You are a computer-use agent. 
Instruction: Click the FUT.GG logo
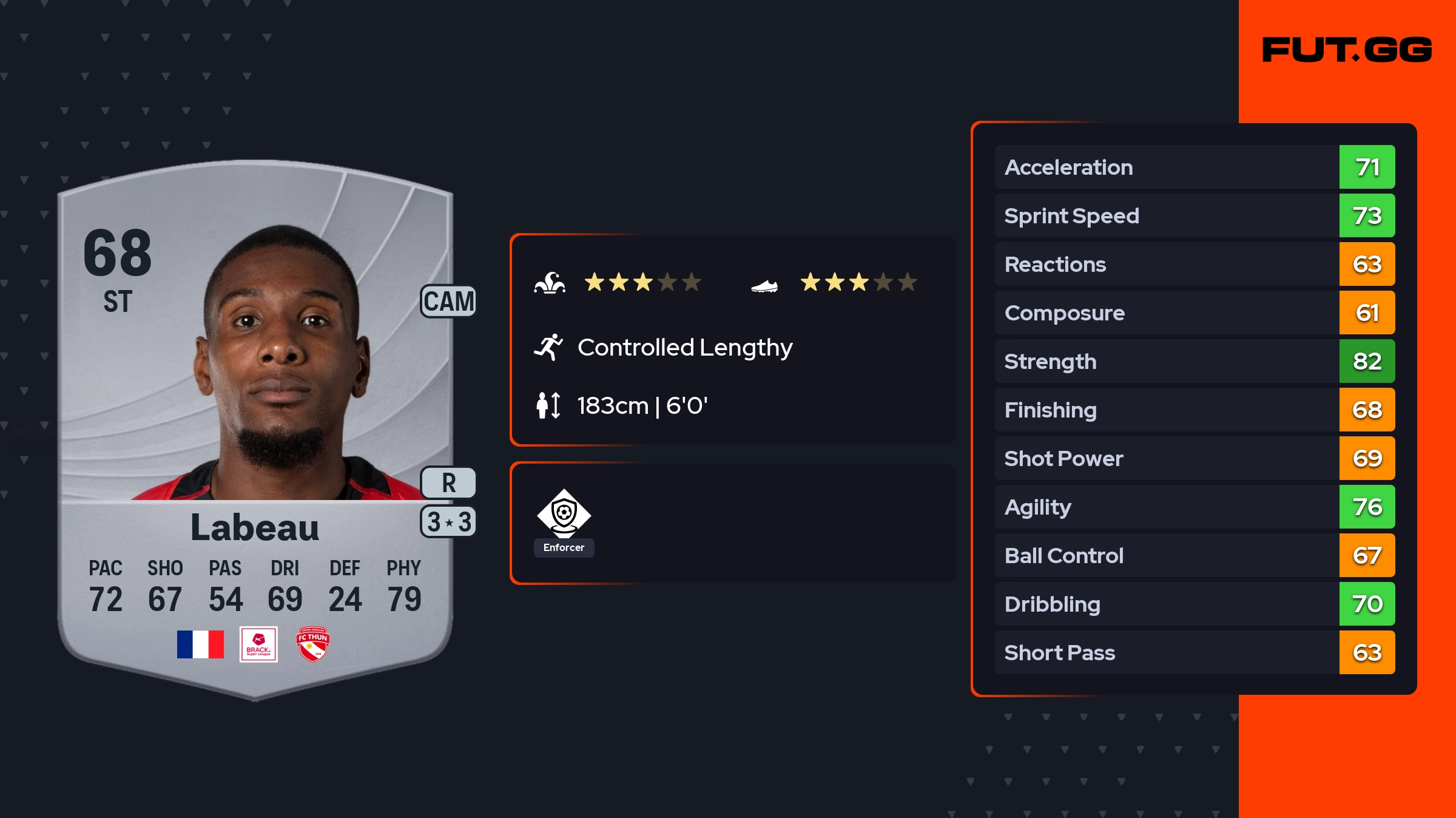click(x=1347, y=50)
